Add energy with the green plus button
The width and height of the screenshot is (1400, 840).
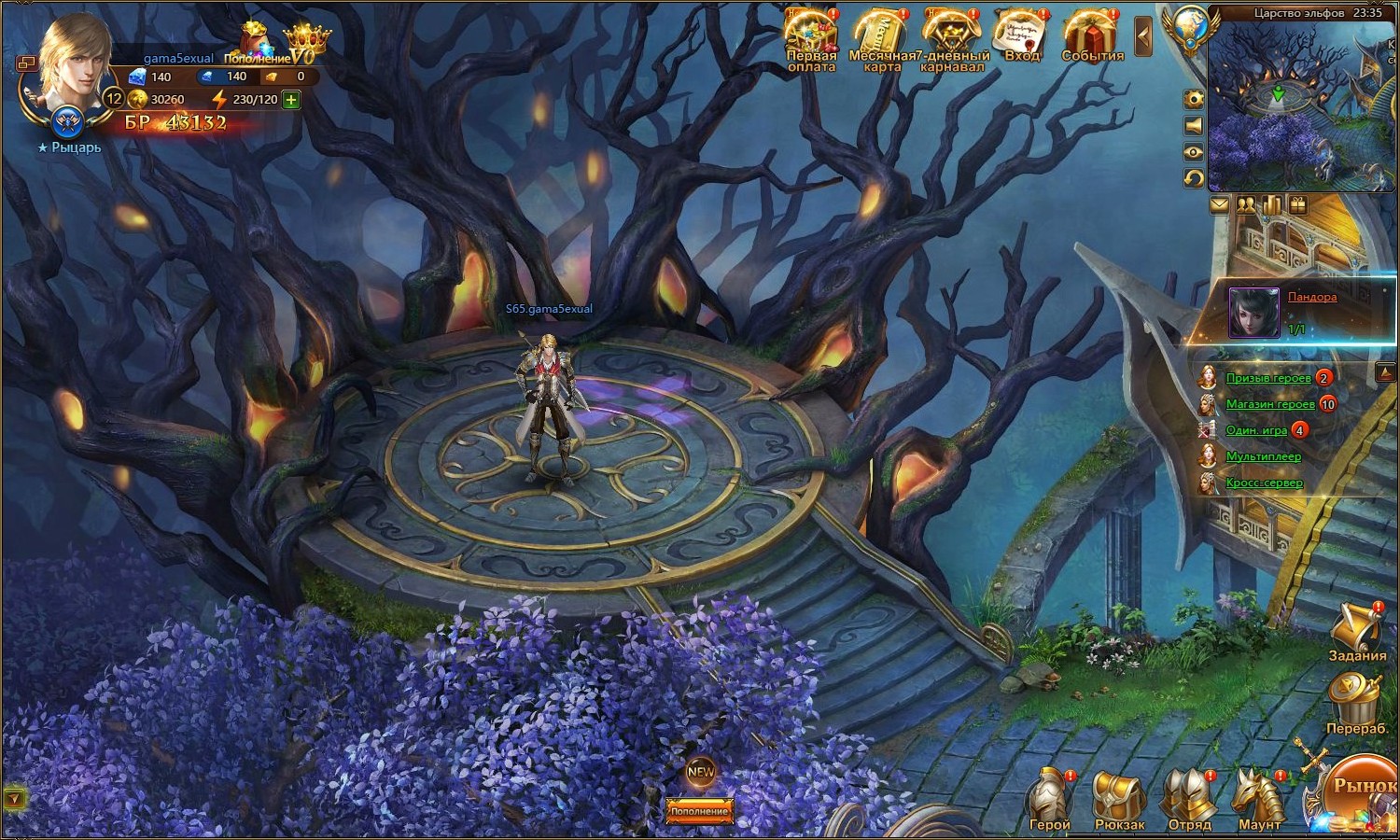pos(291,99)
